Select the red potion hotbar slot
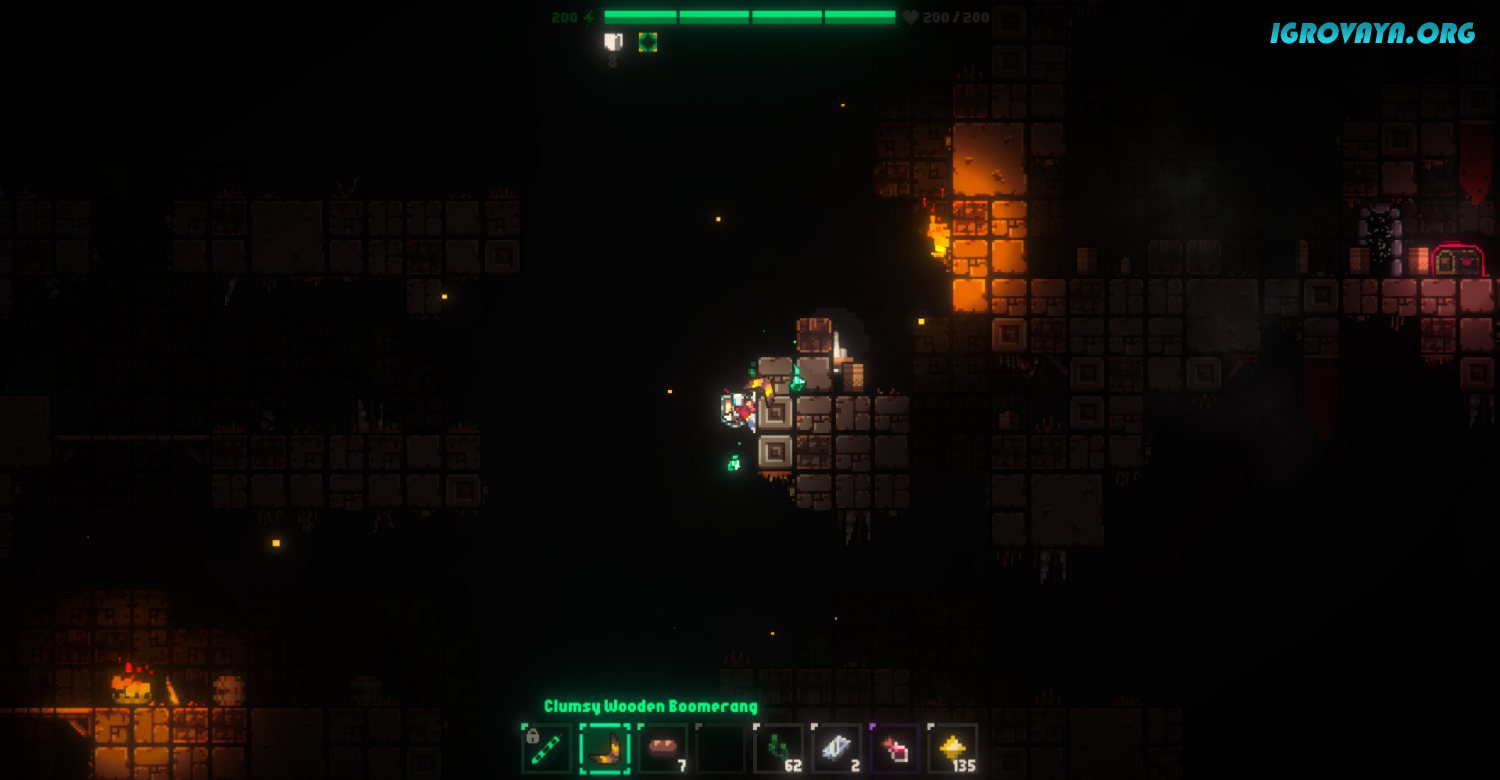The width and height of the screenshot is (1500, 780). tap(894, 749)
